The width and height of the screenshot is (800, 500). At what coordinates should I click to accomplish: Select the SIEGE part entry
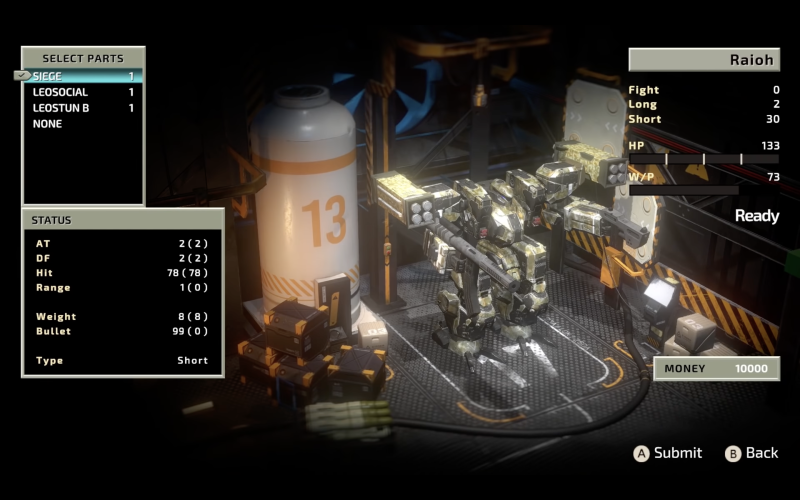(82, 76)
